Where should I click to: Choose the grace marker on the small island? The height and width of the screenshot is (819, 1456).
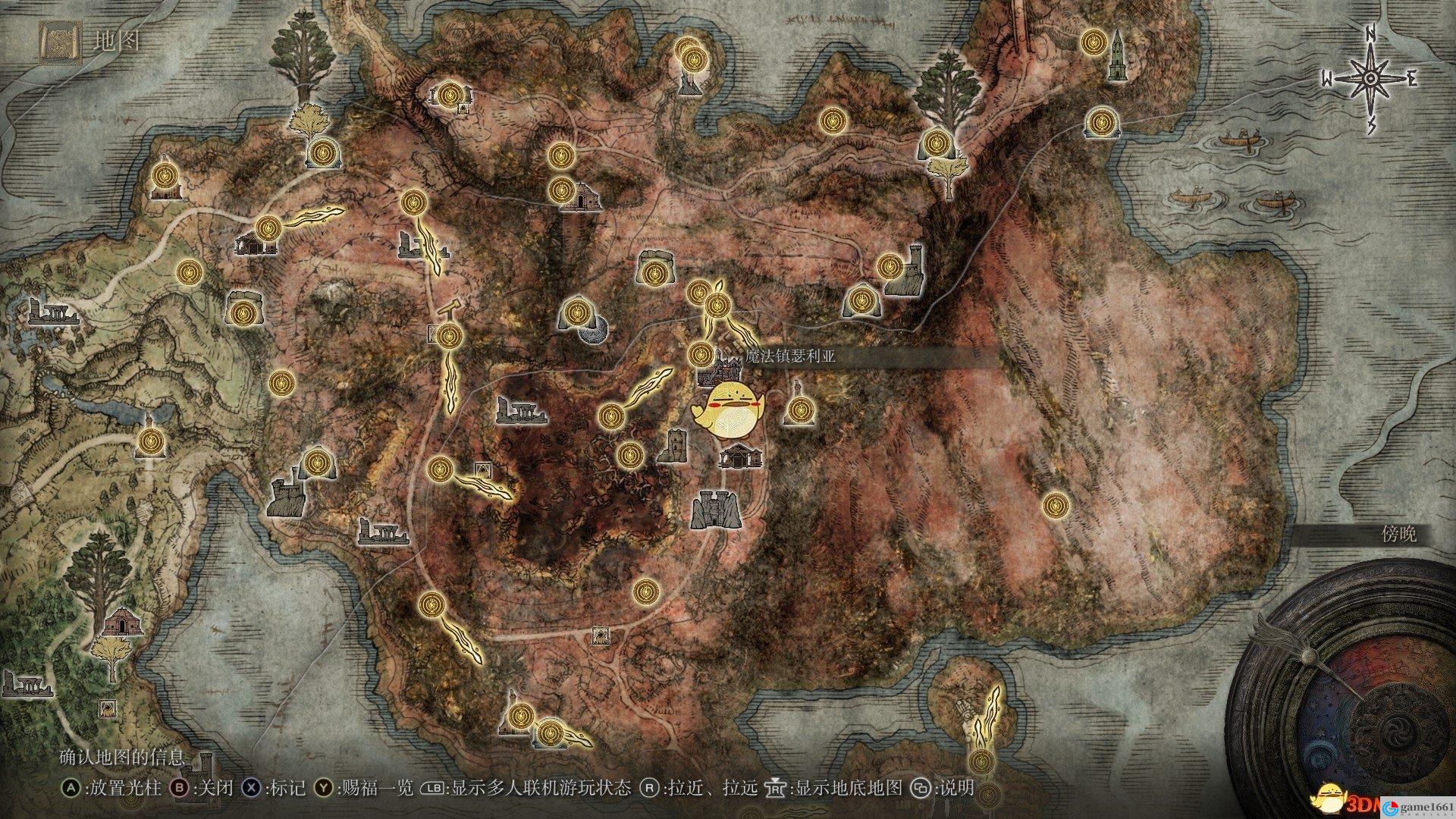pos(981,761)
